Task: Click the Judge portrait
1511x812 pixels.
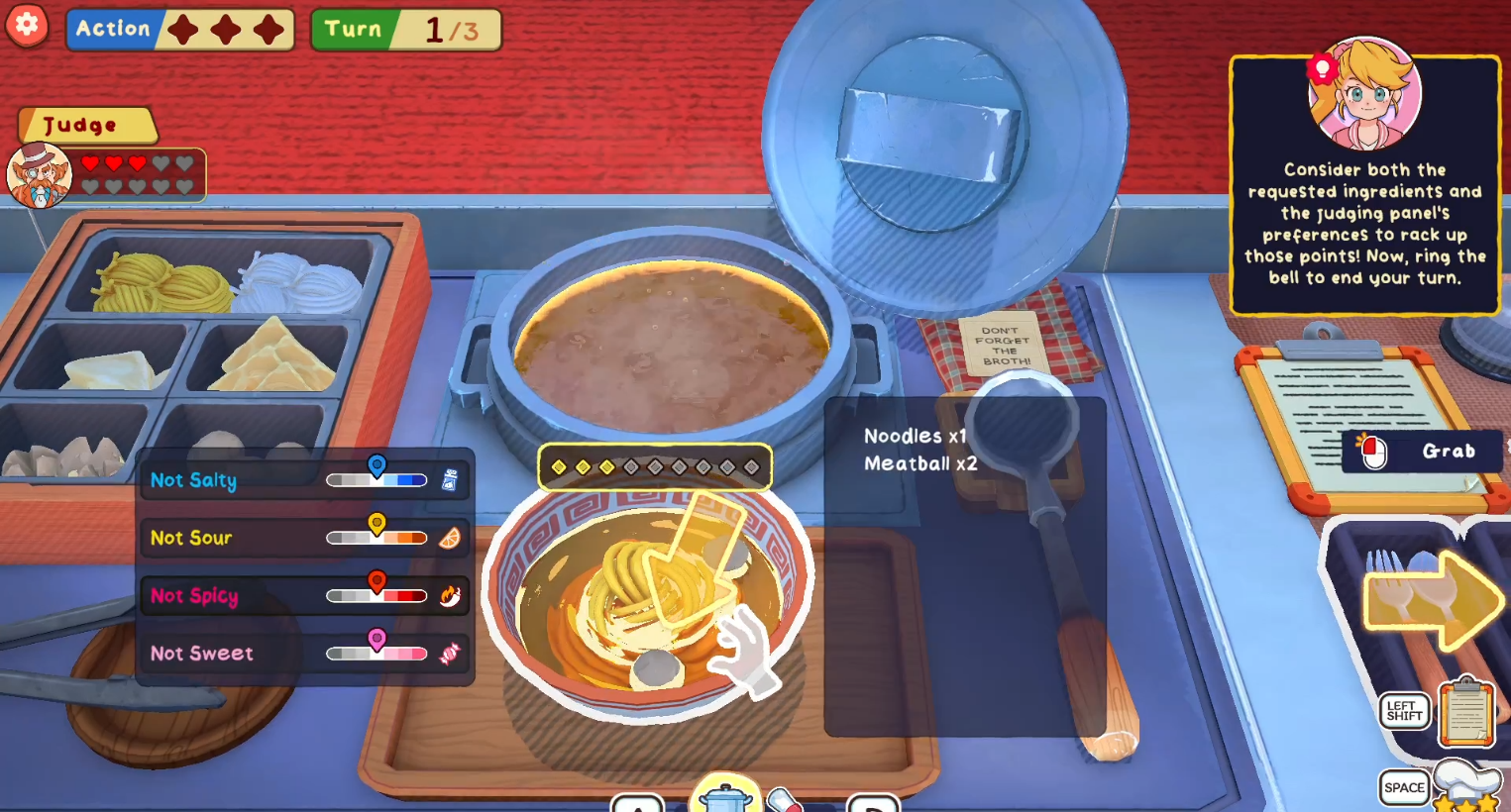Action: pyautogui.click(x=40, y=176)
